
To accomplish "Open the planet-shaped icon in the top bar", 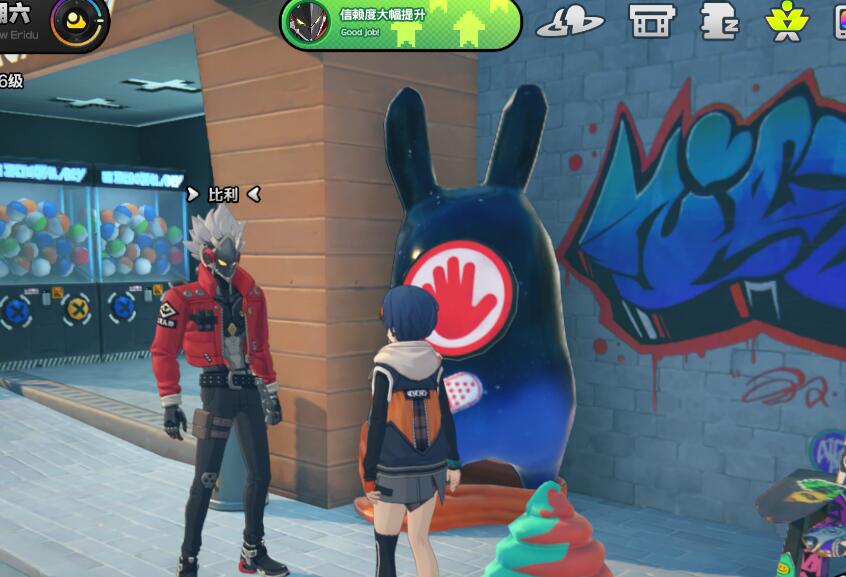I will coord(570,22).
